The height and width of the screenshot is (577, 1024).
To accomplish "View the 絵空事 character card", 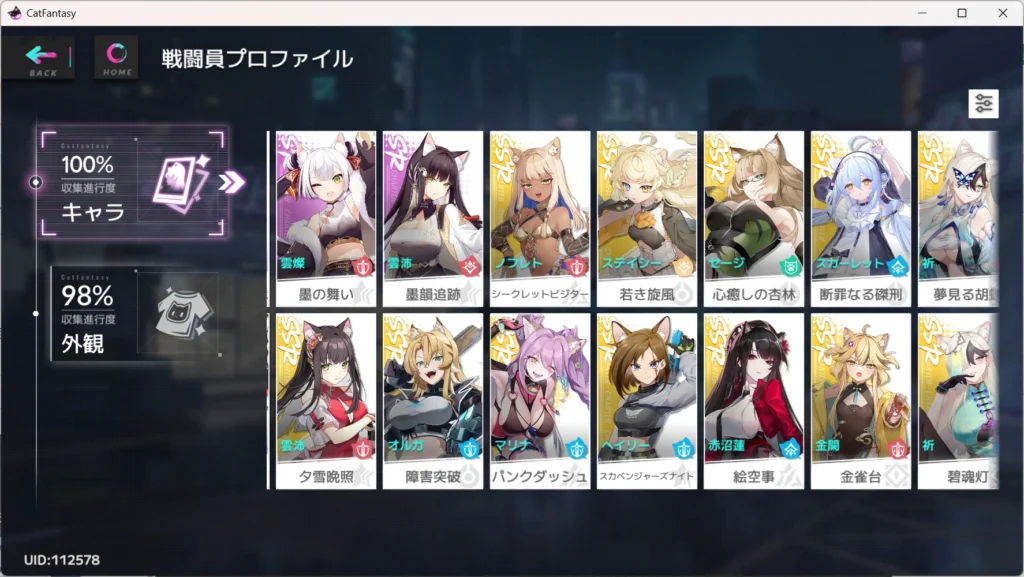I will pos(754,401).
